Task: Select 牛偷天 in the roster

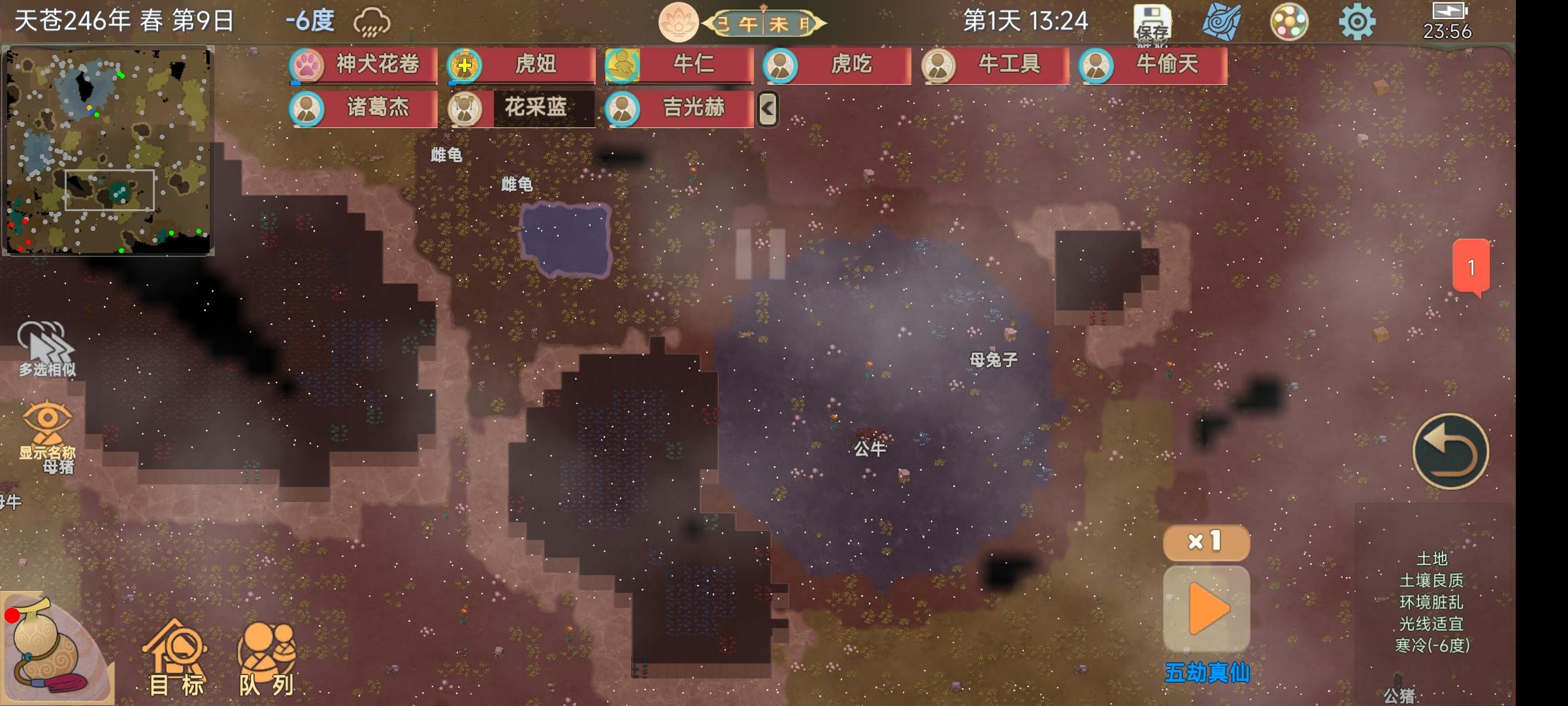Action: (1154, 65)
